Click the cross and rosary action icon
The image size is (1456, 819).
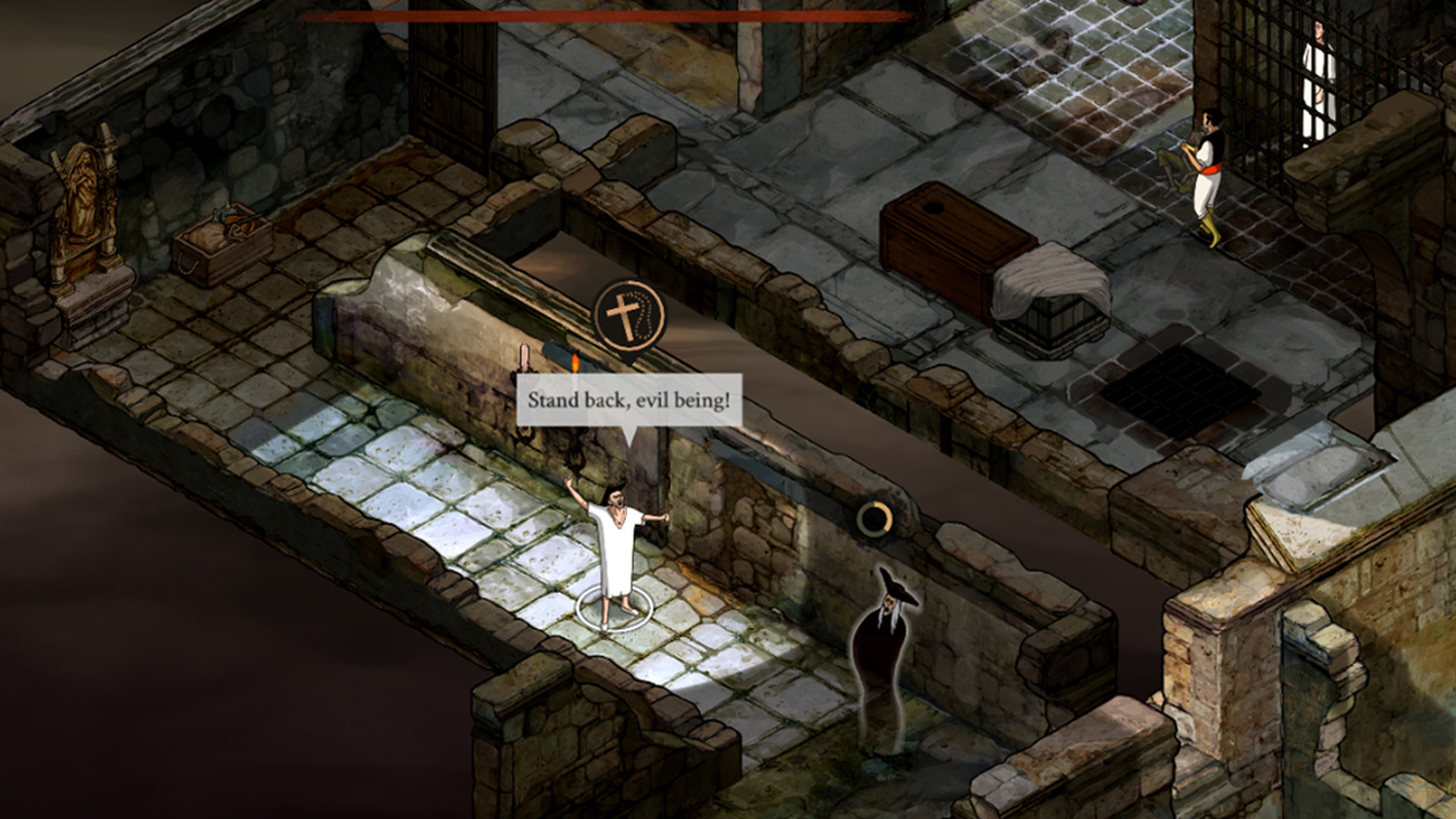[629, 315]
